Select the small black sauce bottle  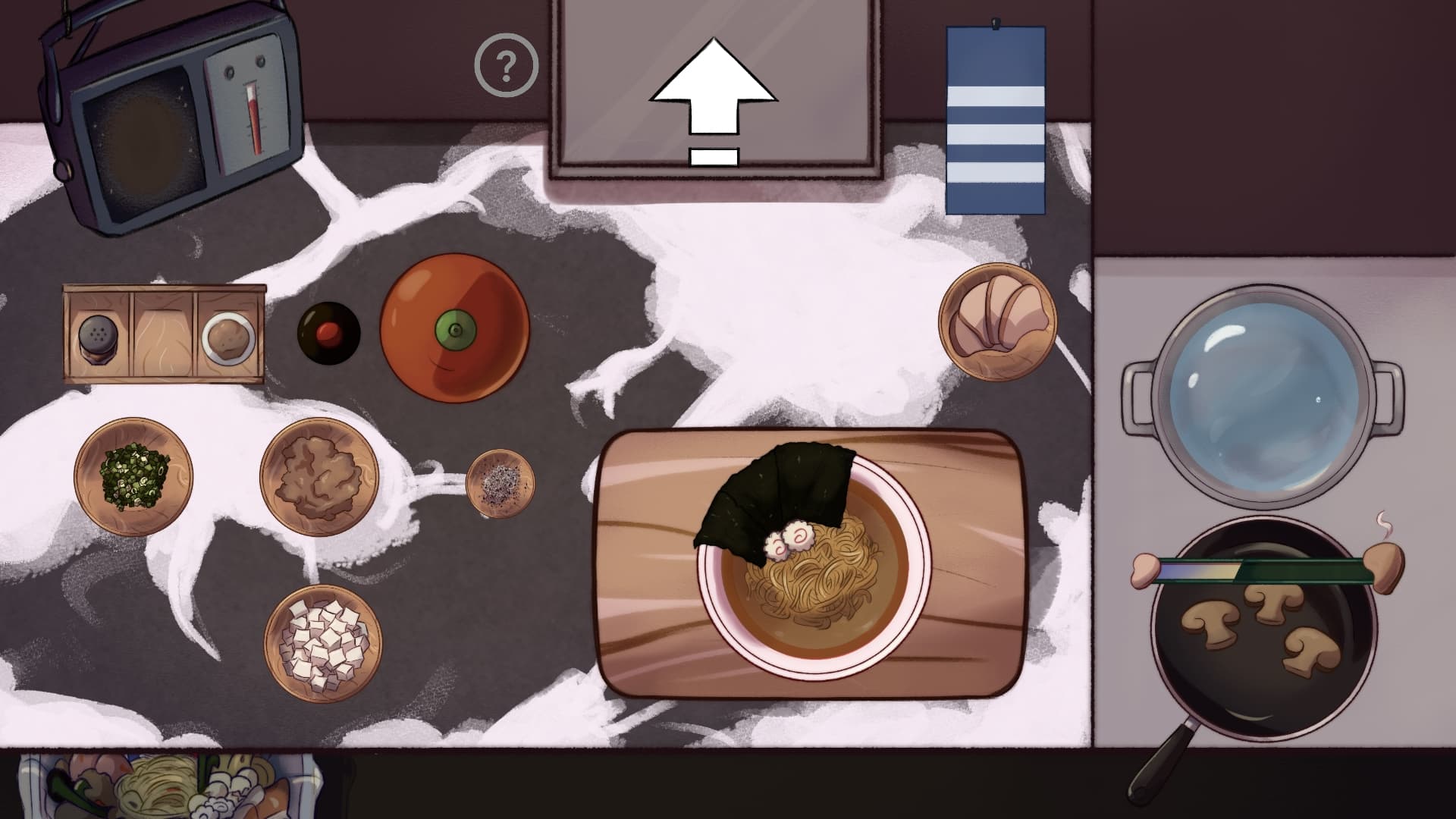click(328, 333)
